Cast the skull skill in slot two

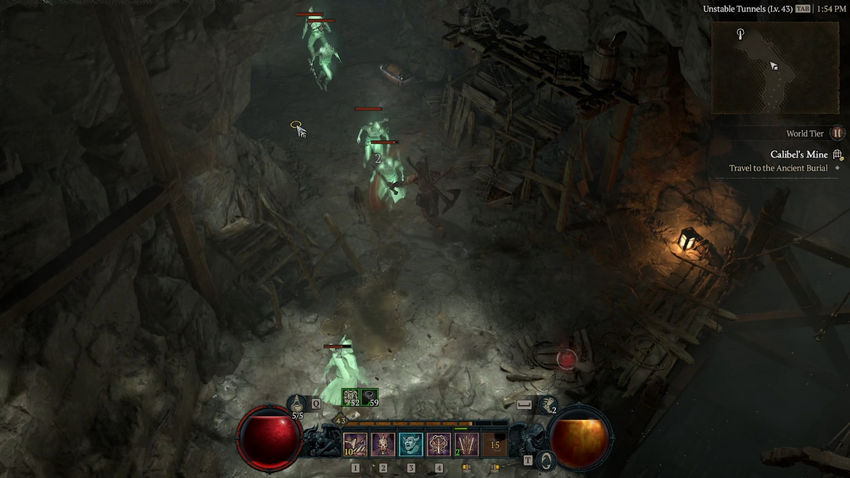tap(382, 444)
